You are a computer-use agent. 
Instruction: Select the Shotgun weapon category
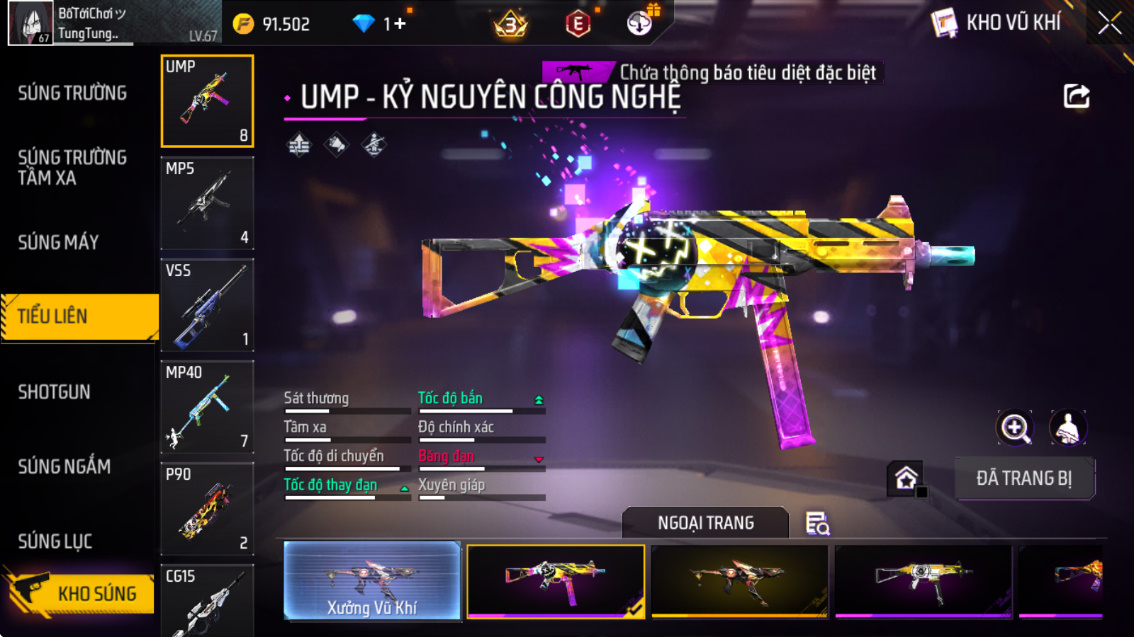coord(54,392)
